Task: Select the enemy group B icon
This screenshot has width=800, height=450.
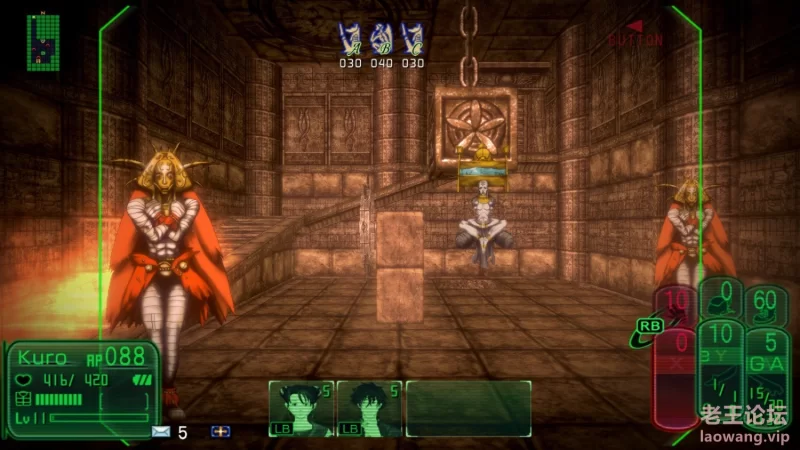Action: click(381, 38)
